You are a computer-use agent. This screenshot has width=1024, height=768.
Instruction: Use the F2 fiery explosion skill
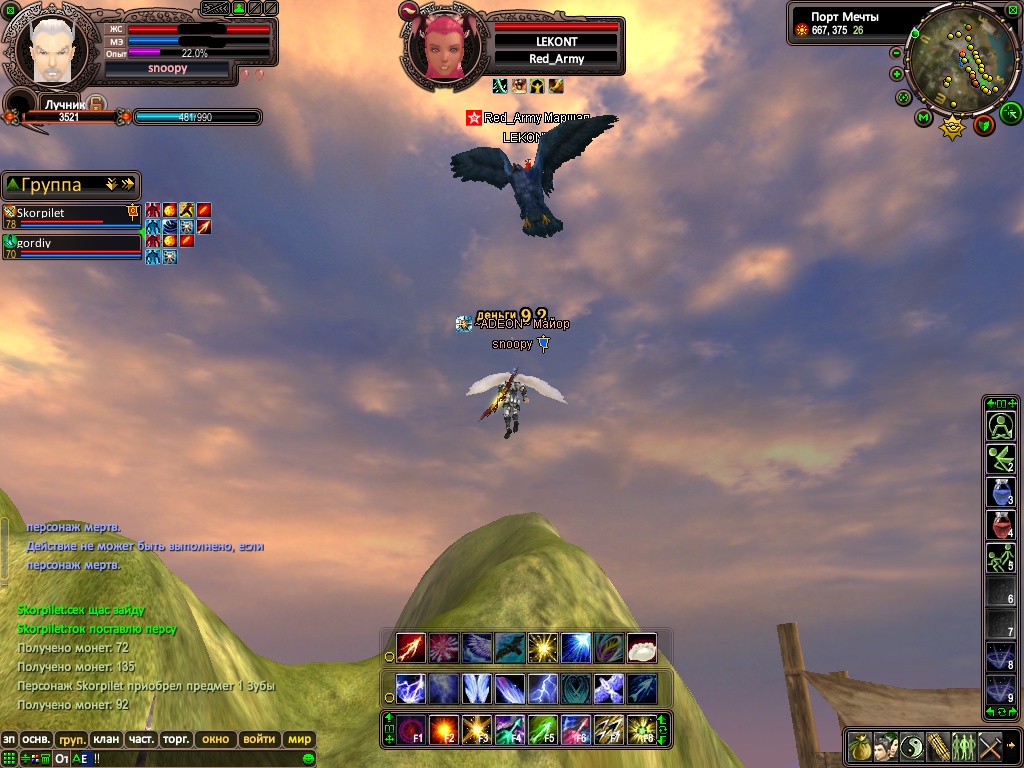(444, 727)
